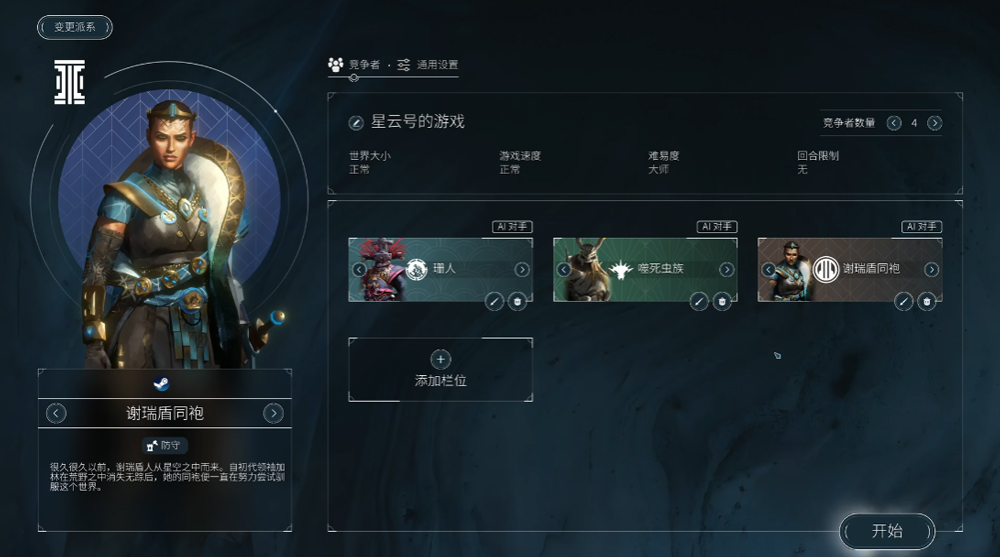1000x557 pixels.
Task: Switch 珊人 opponent to previous faction
Action: point(359,270)
